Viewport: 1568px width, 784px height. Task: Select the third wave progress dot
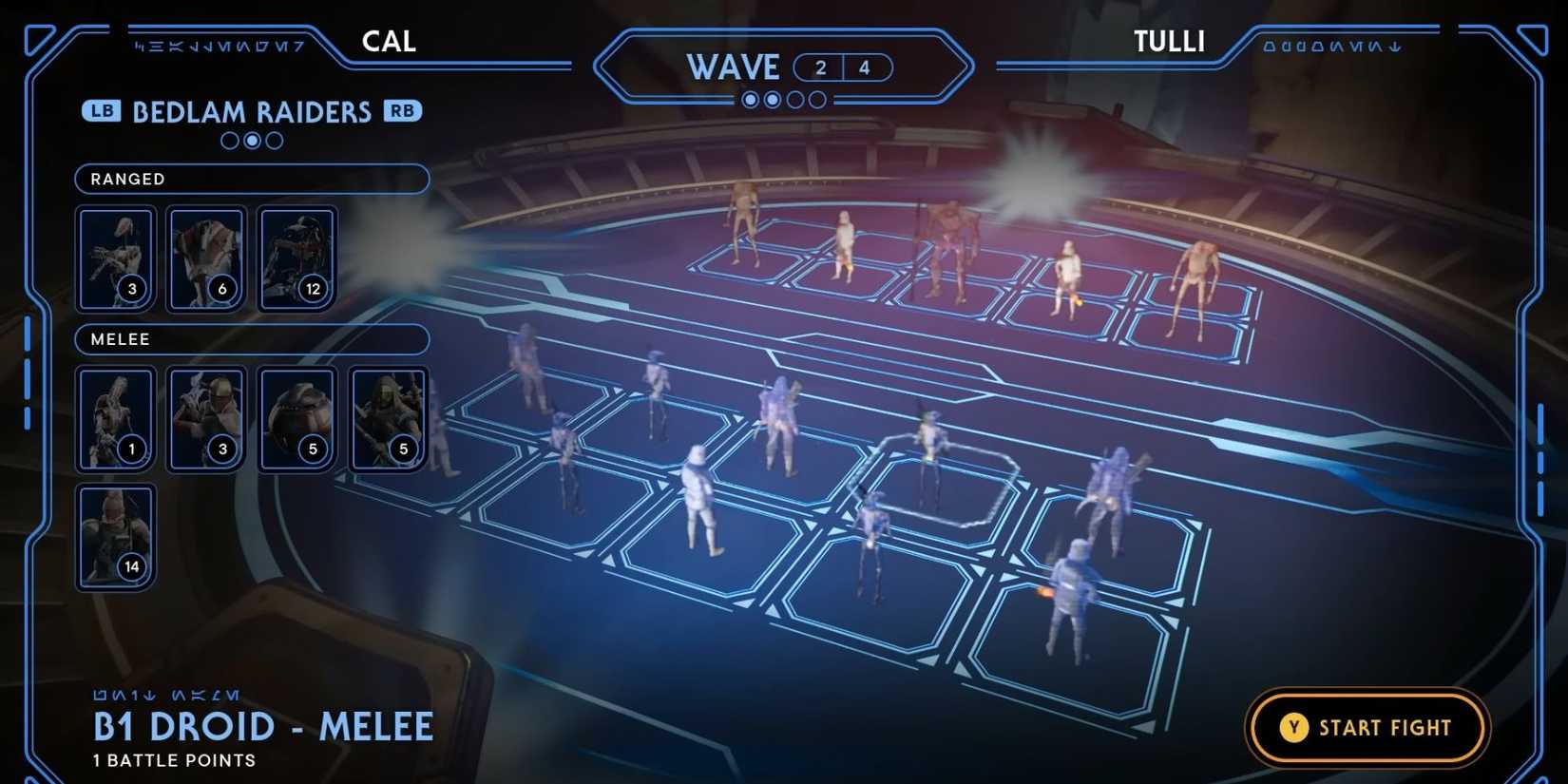(x=794, y=99)
